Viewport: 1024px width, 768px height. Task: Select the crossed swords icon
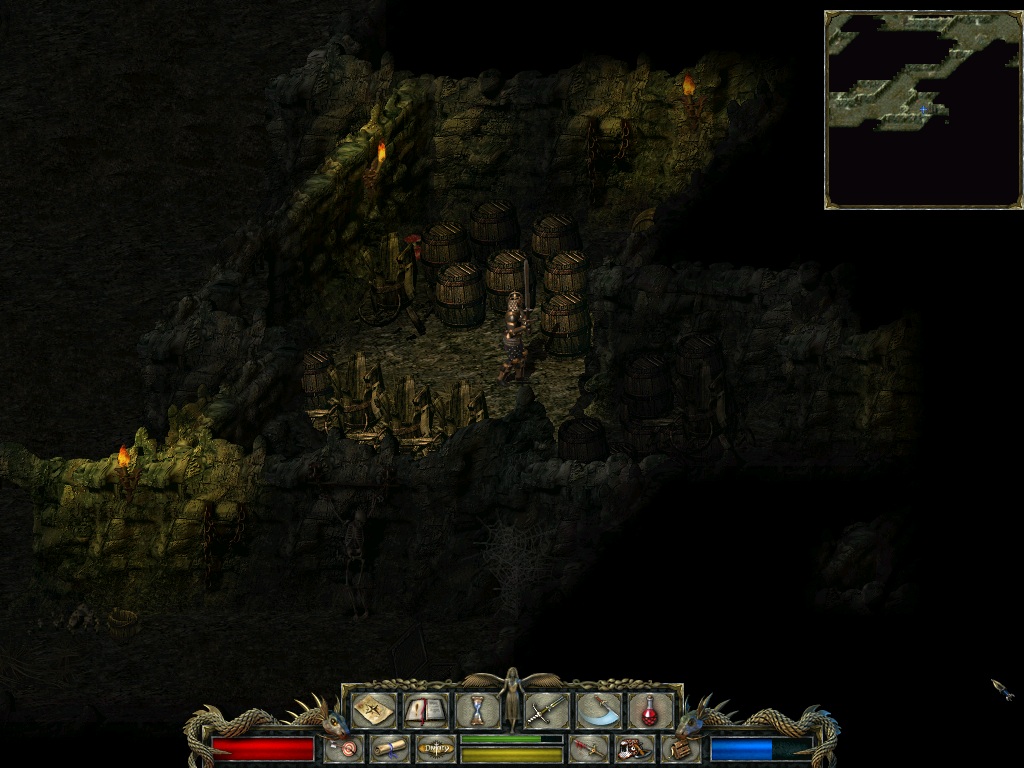point(546,711)
